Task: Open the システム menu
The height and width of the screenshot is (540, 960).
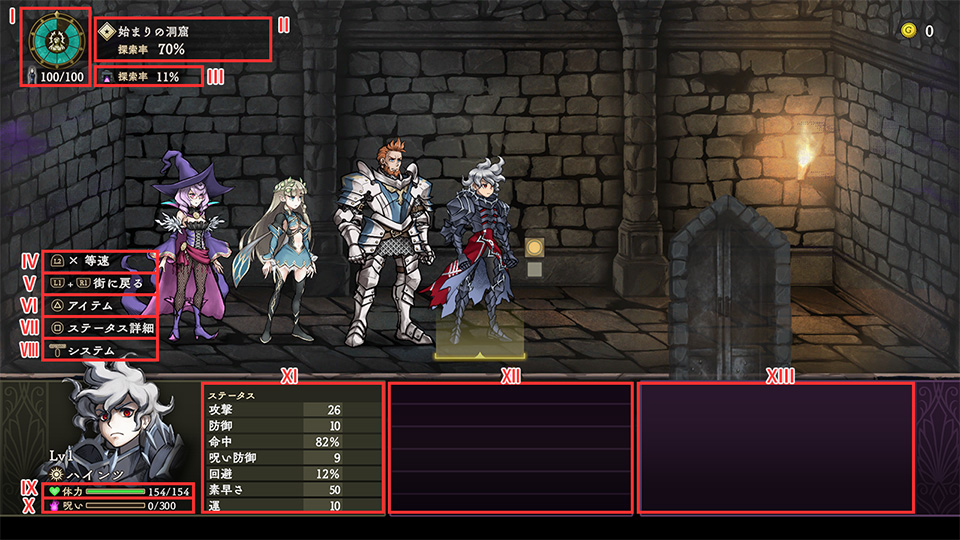Action: pyautogui.click(x=100, y=350)
